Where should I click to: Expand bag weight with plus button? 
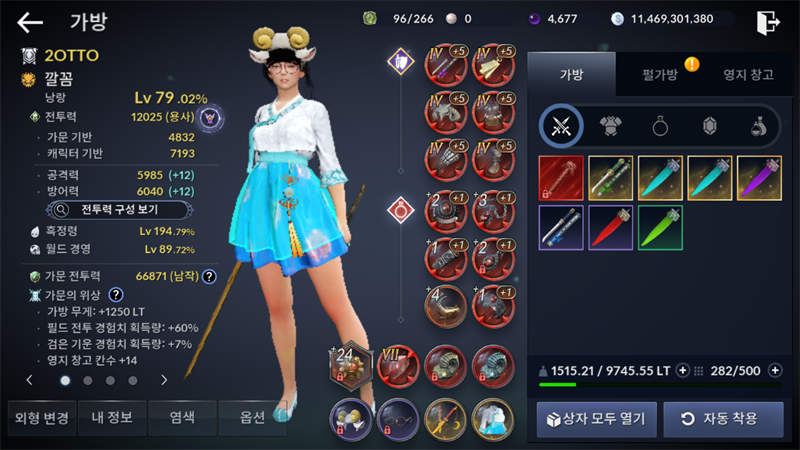[683, 371]
